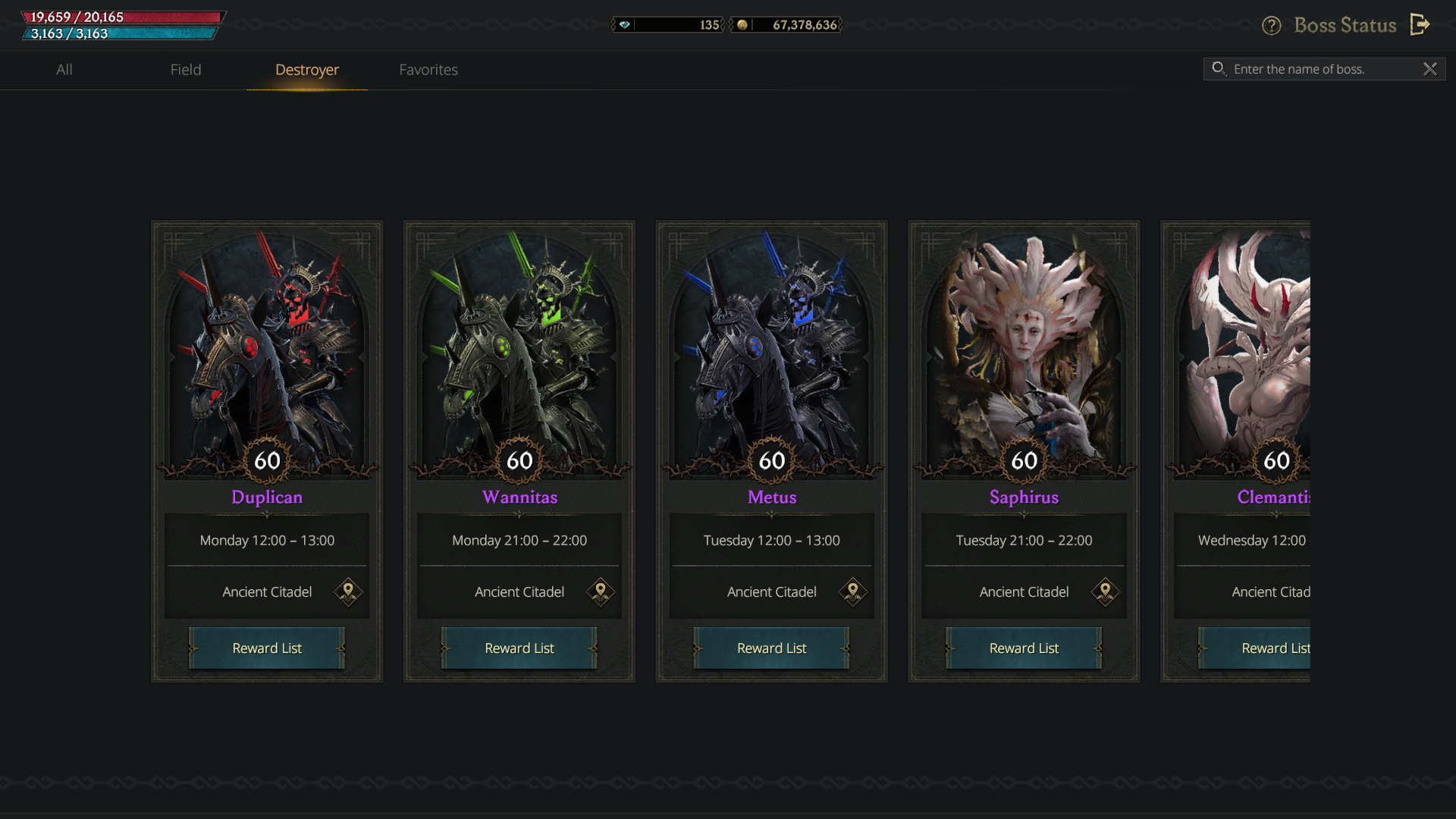Show Metus location with the map pin

coord(853,591)
